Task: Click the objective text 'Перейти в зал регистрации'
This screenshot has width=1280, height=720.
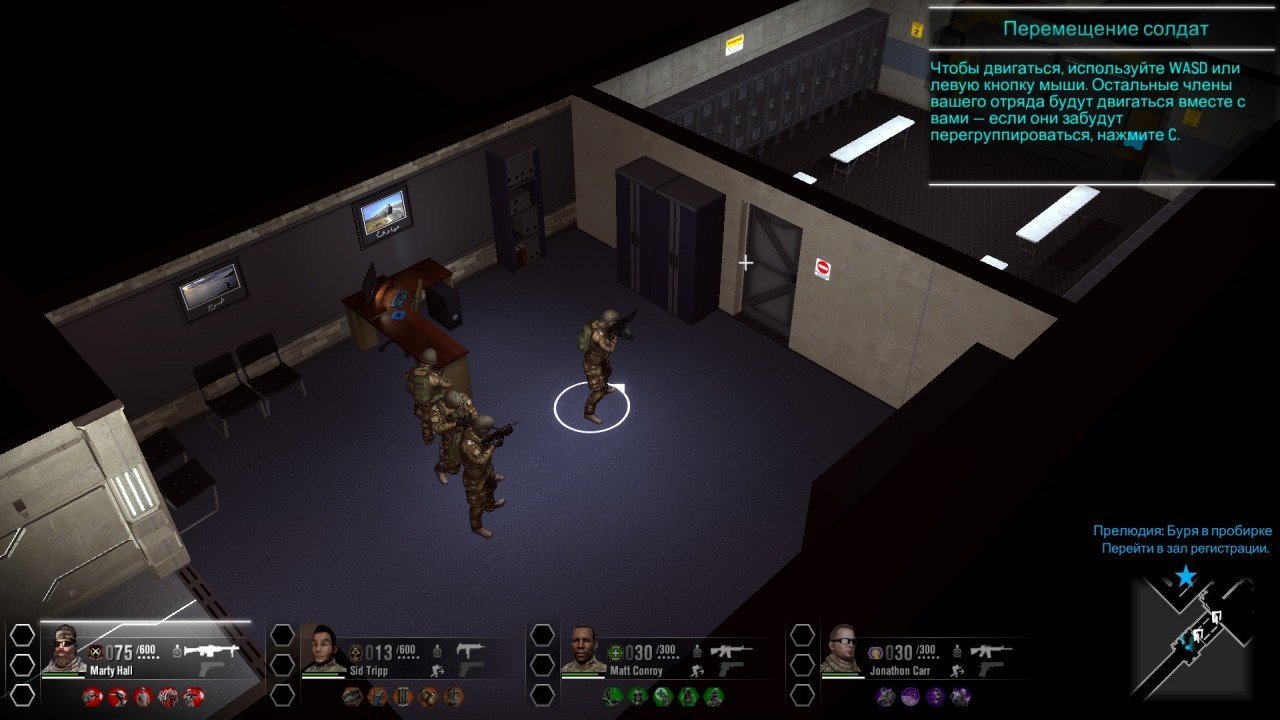Action: 1185,549
